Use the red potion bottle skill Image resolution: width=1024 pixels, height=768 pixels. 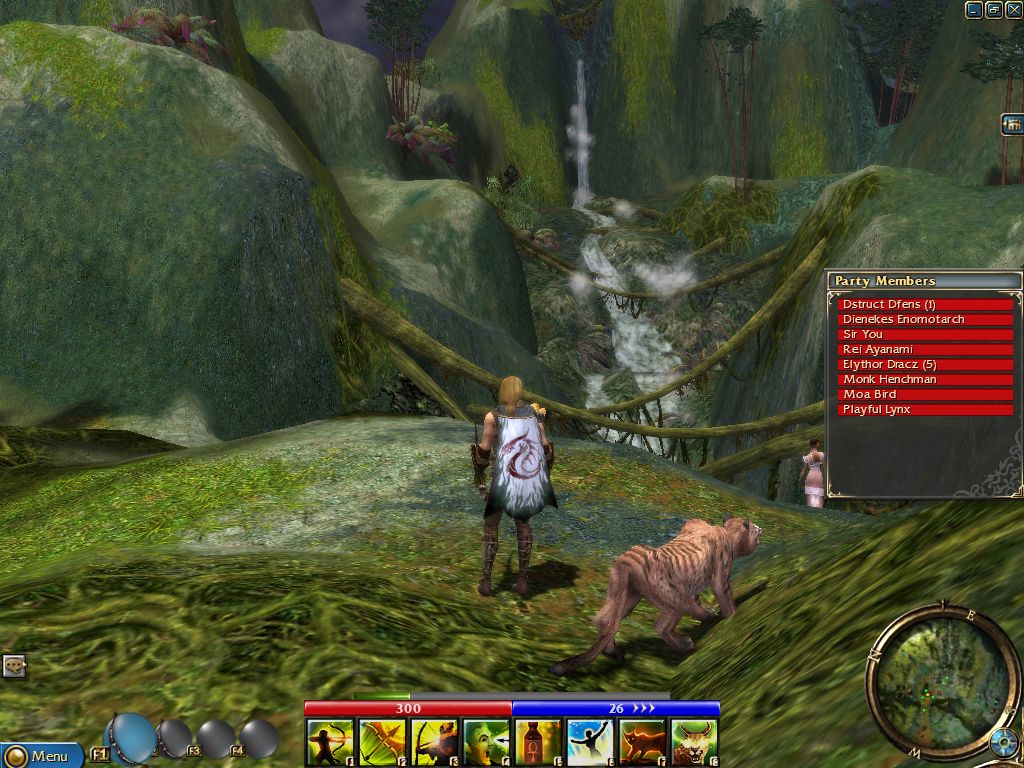pyautogui.click(x=538, y=743)
